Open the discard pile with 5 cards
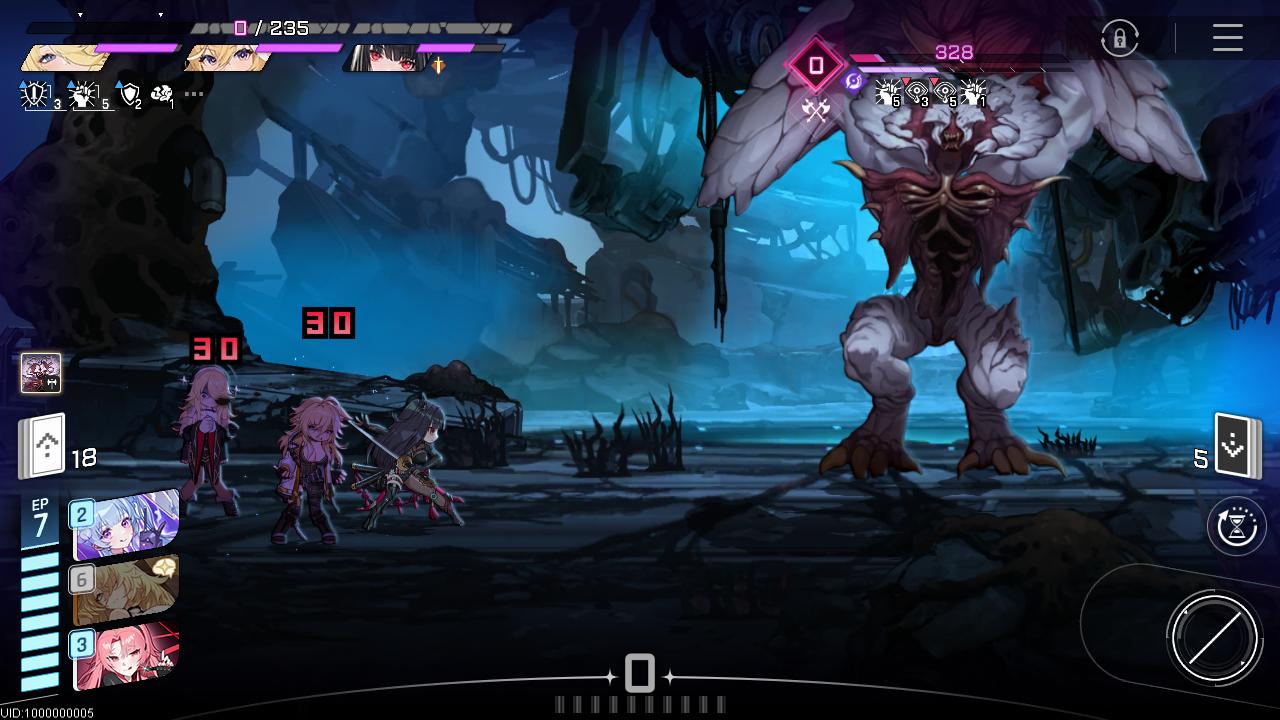 click(x=1236, y=446)
